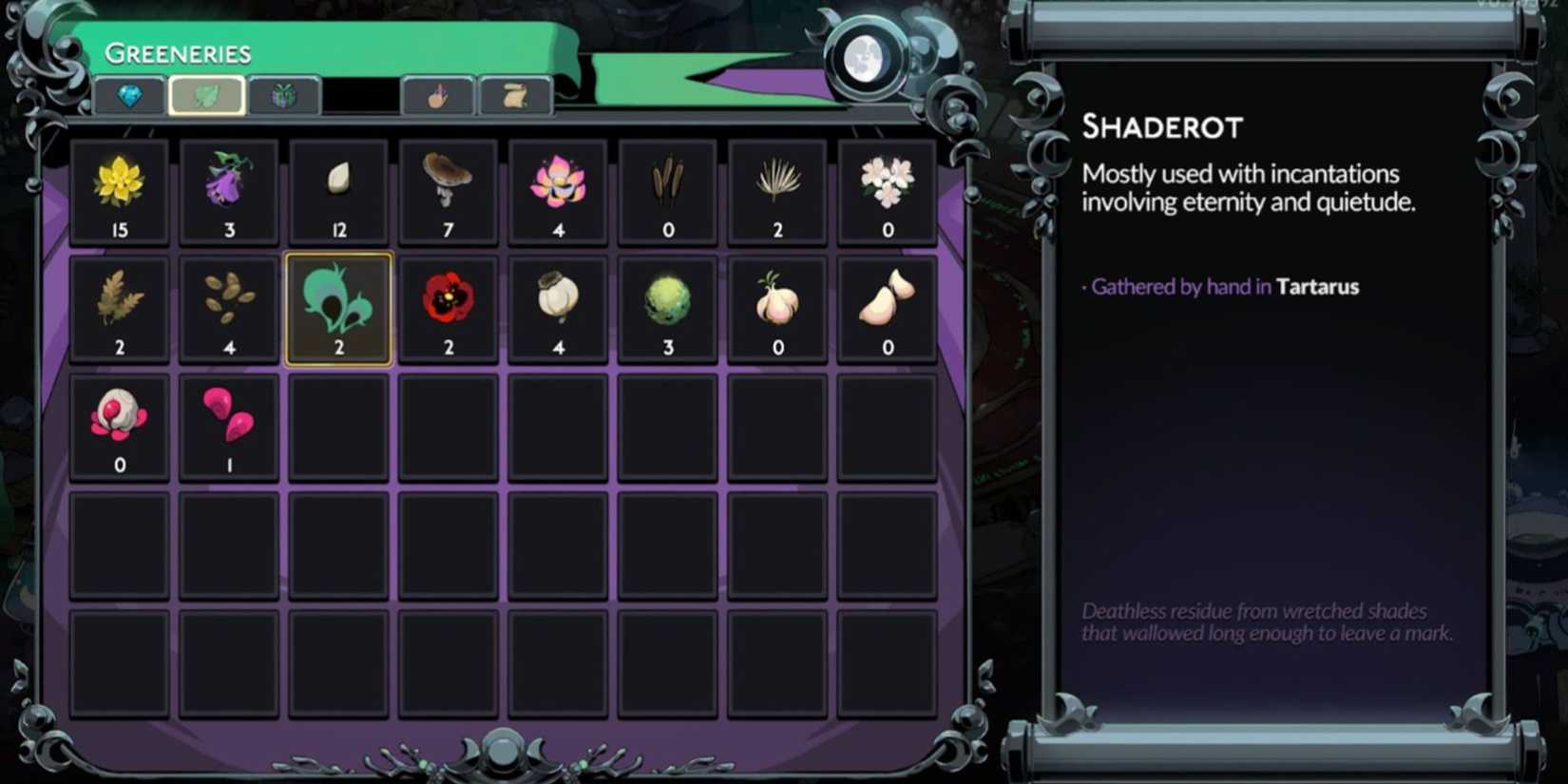This screenshot has height=784, width=1568.
Task: Click the Greeneries title banner
Action: point(179,53)
